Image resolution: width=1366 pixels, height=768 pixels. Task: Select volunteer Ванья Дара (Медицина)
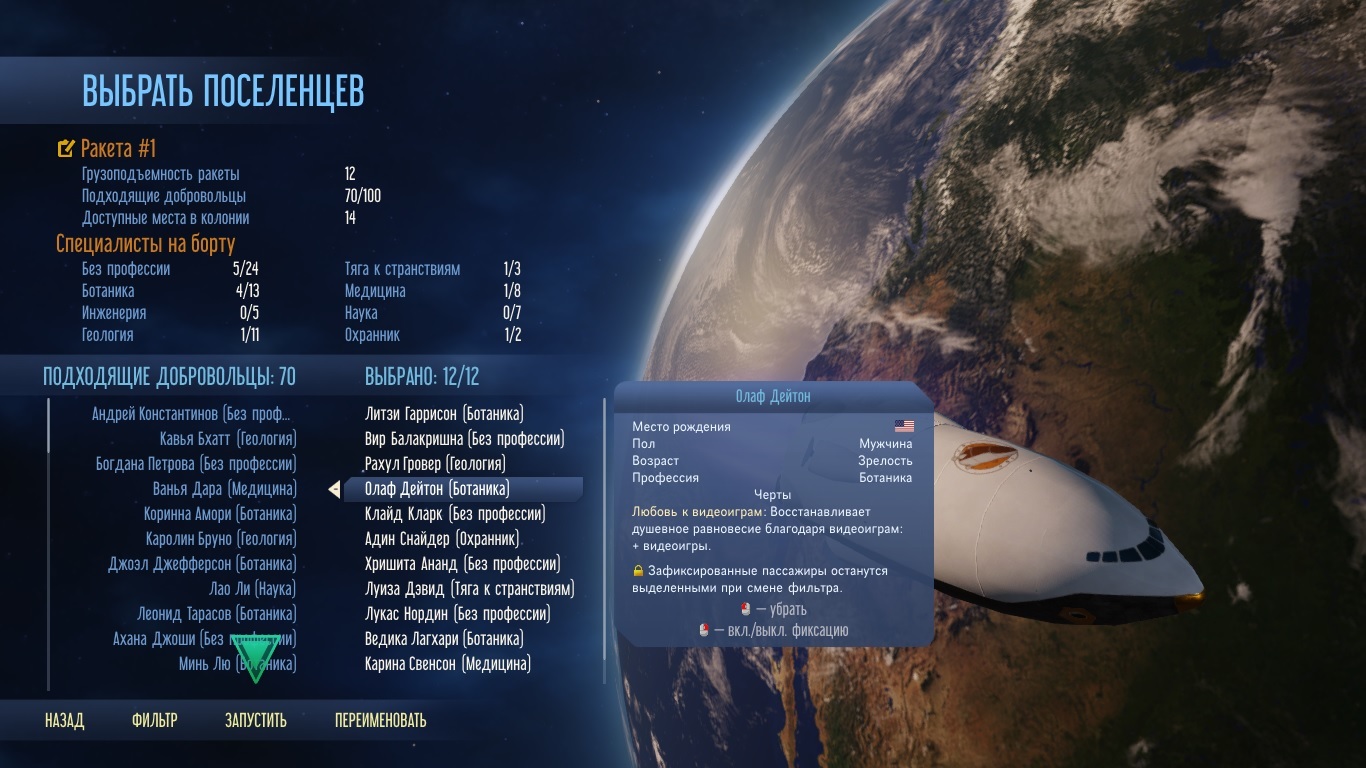click(225, 489)
